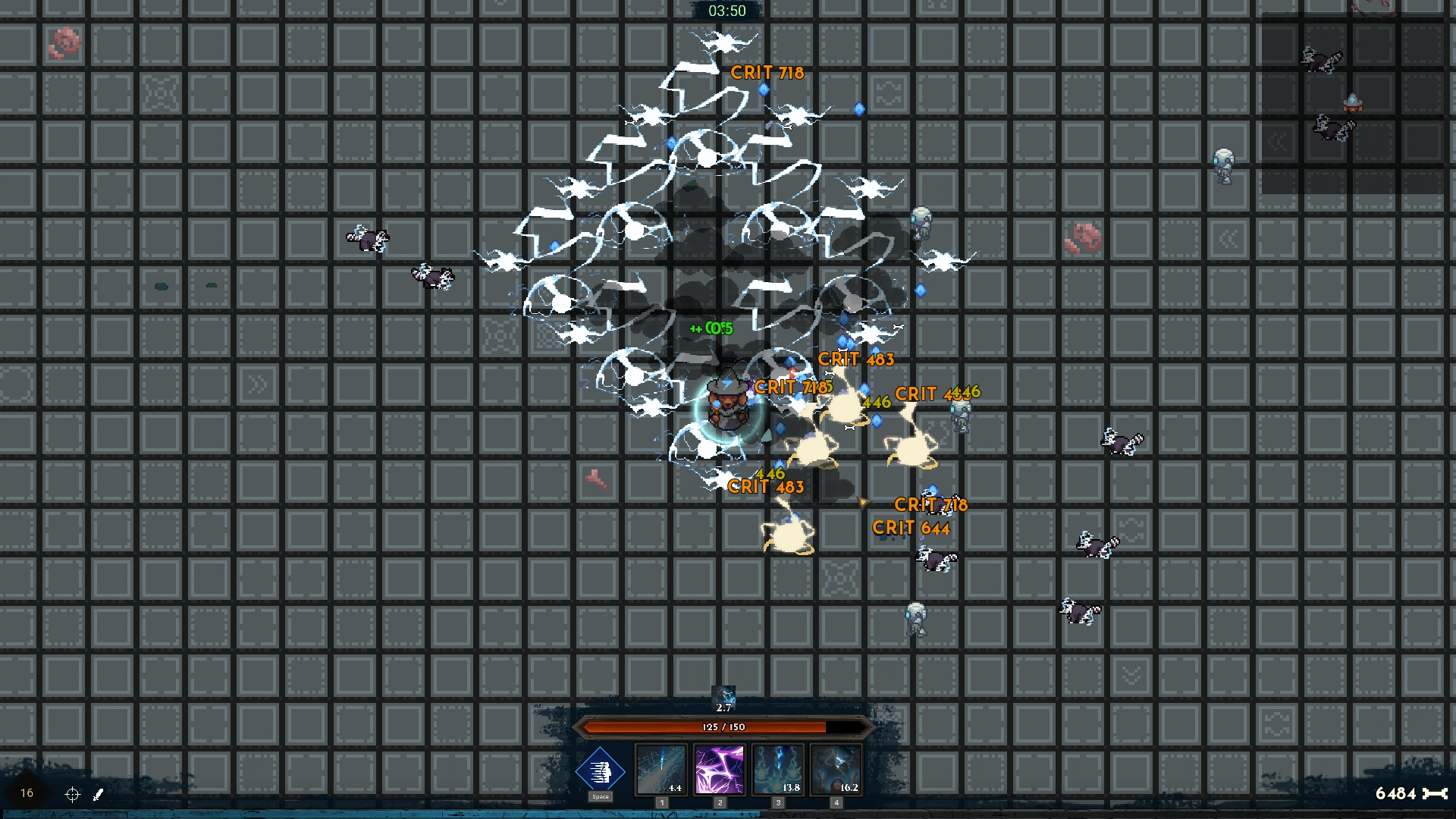Viewport: 1456px width, 819px height.
Task: Toggle the slot 2 hotkey label
Action: pos(720,802)
